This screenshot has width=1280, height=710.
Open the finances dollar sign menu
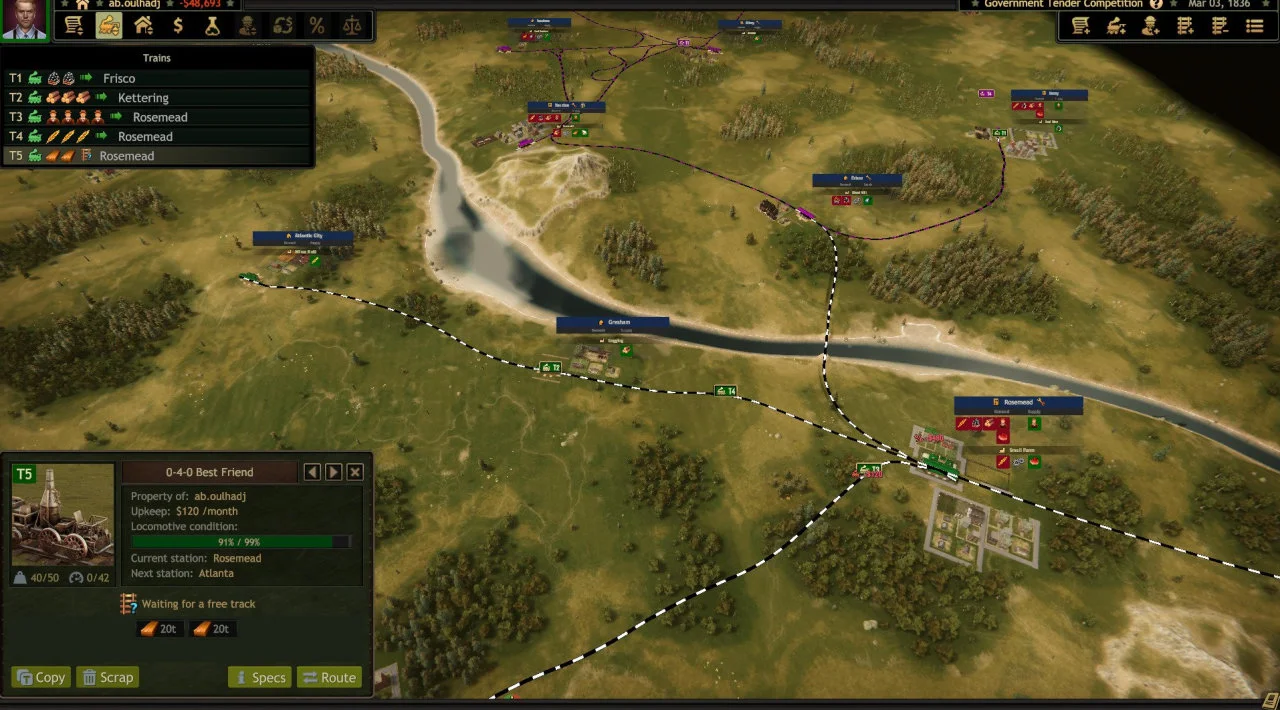click(x=178, y=26)
